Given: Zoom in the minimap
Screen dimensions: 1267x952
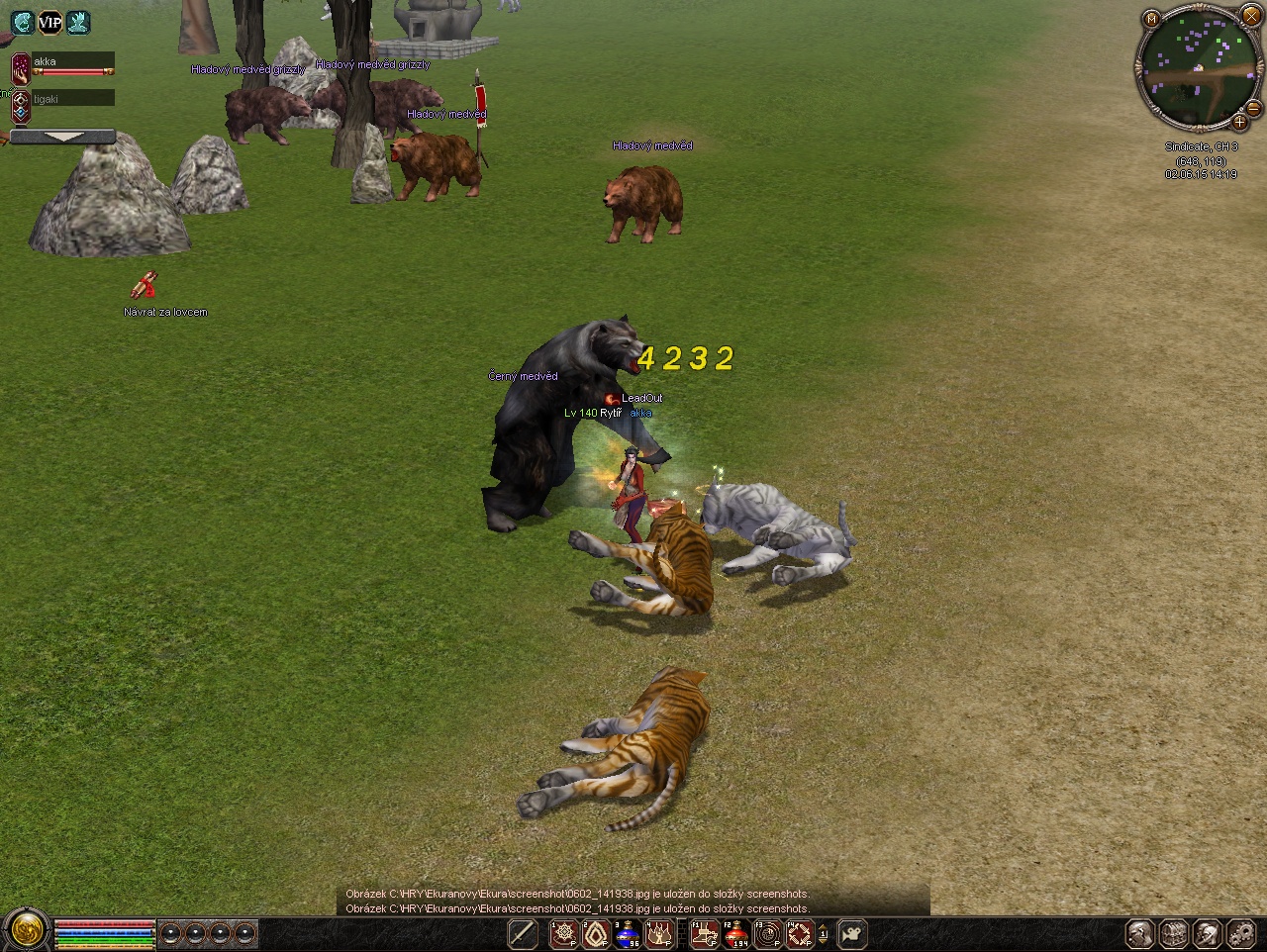Looking at the screenshot, I should coord(1239,124).
